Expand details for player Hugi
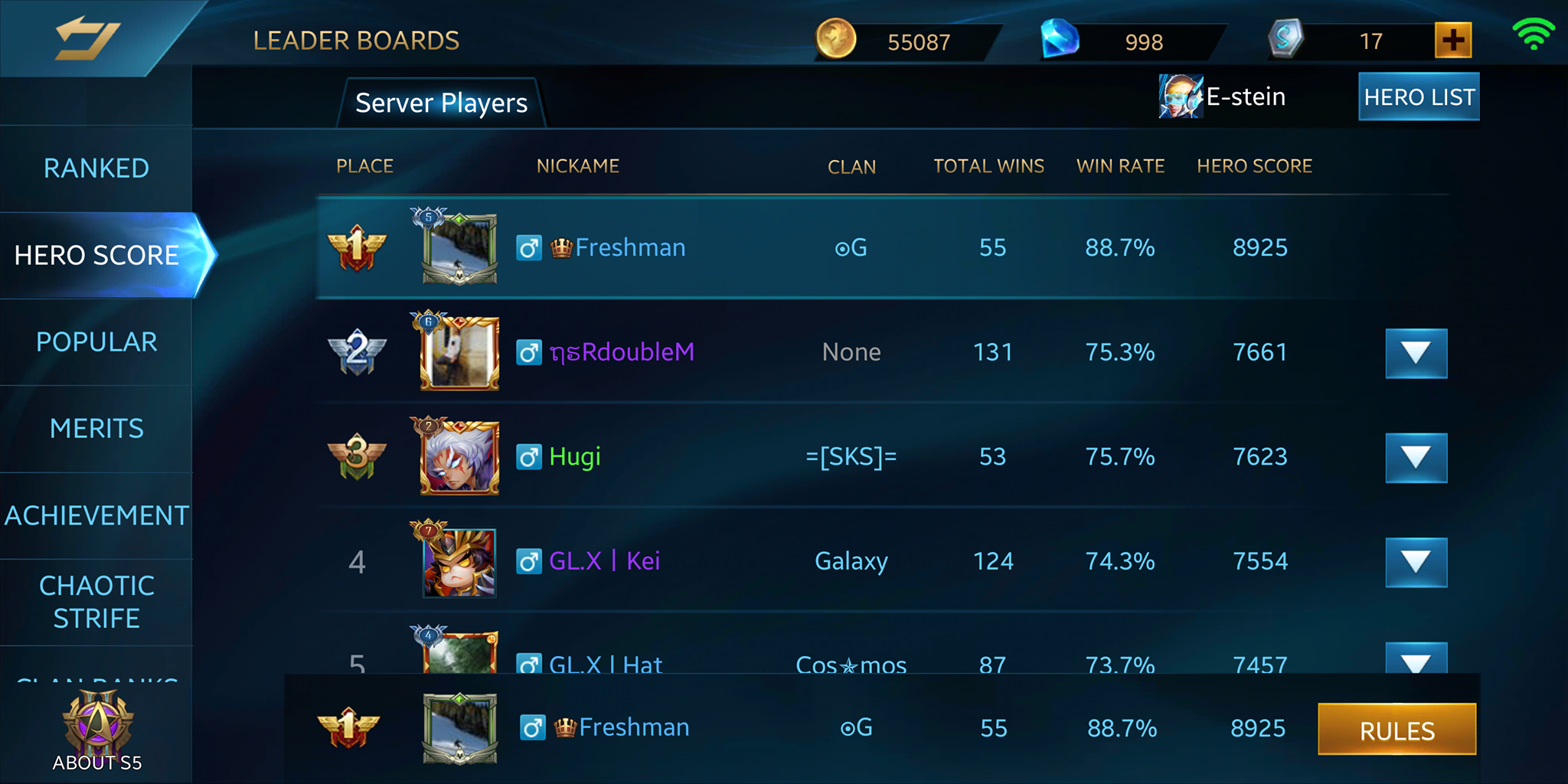 click(x=1416, y=458)
